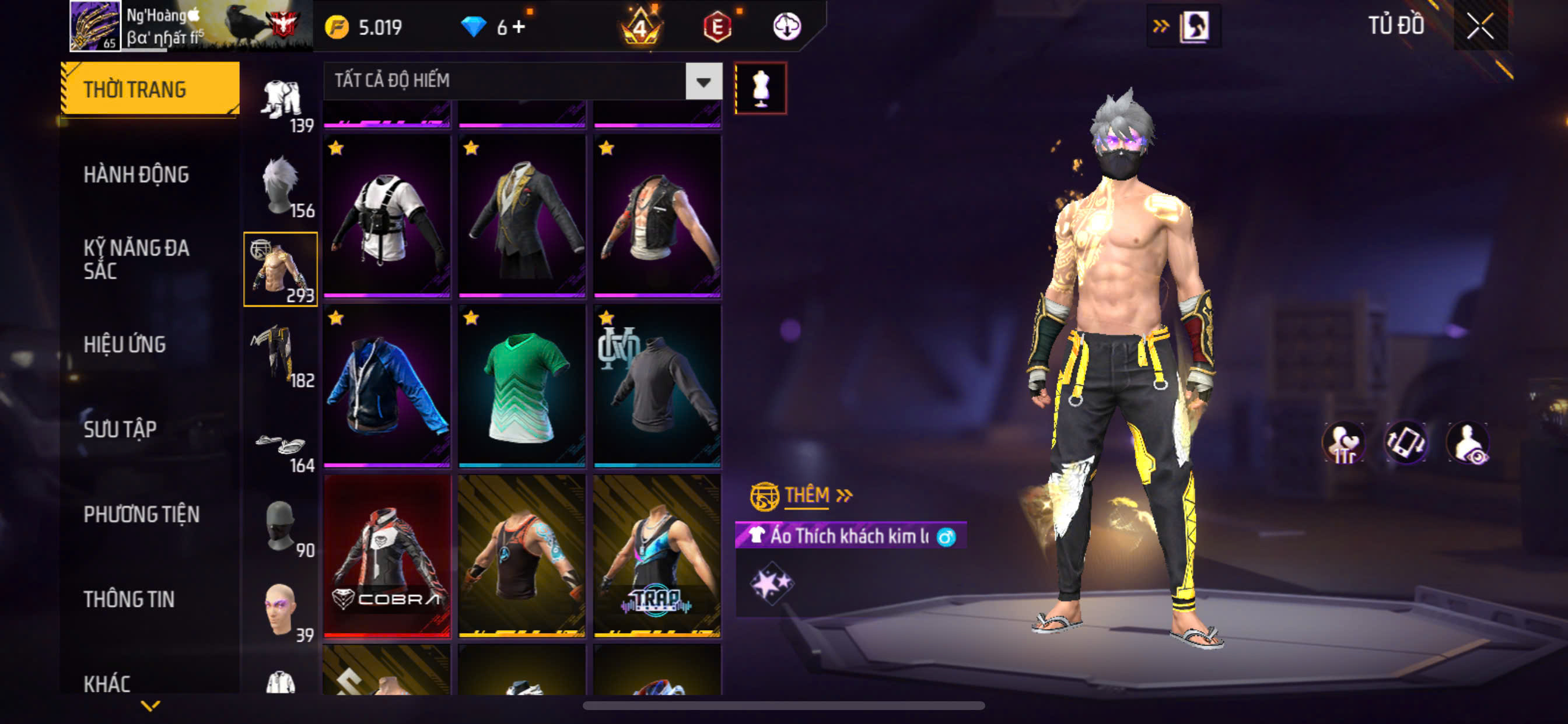Viewport: 1568px width, 724px height.
Task: Open the KỸ NĂNG ĐA SẮC section
Action: tap(136, 259)
